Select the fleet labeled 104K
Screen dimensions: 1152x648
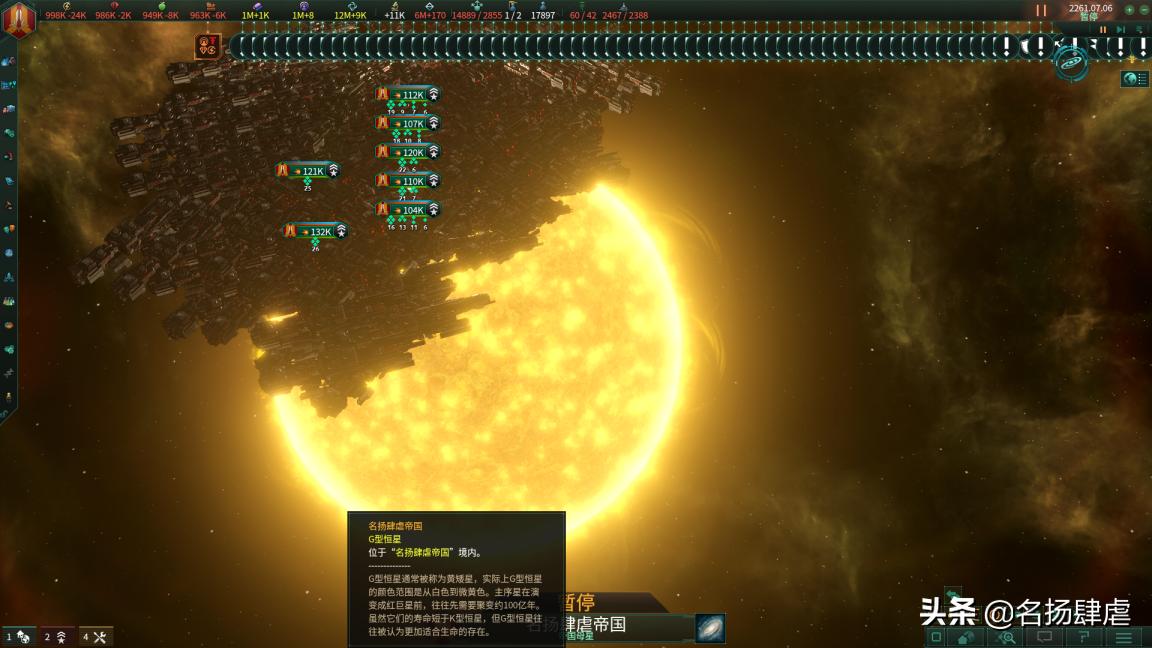(412, 211)
